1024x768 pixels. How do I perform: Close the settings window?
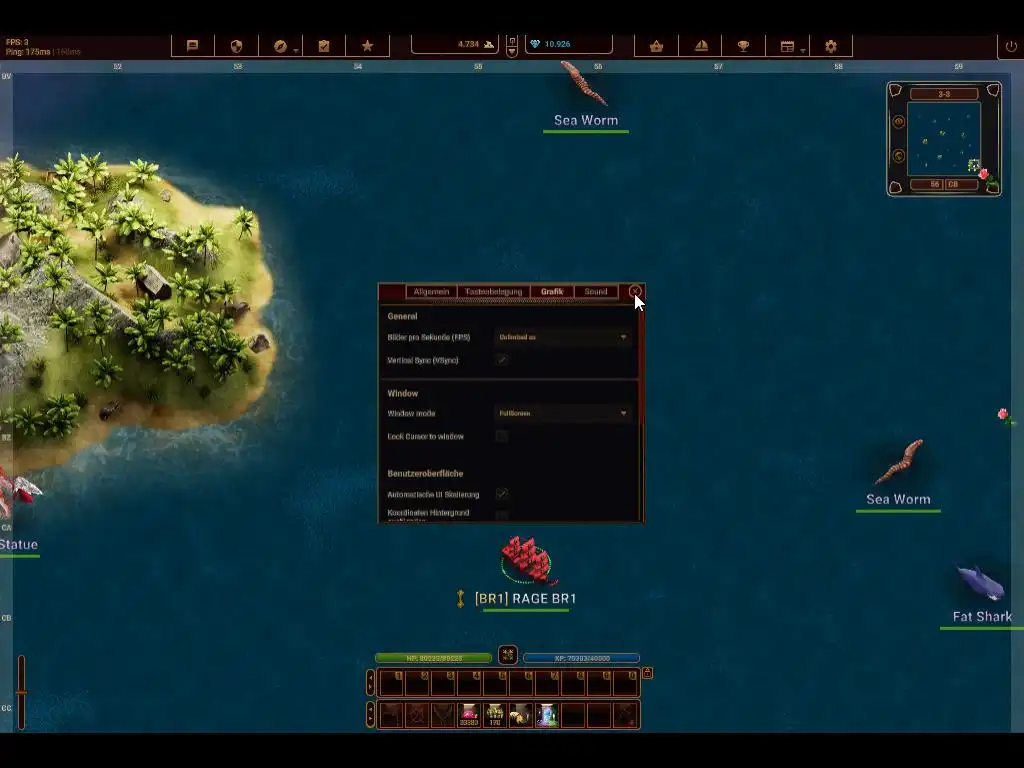tap(635, 291)
